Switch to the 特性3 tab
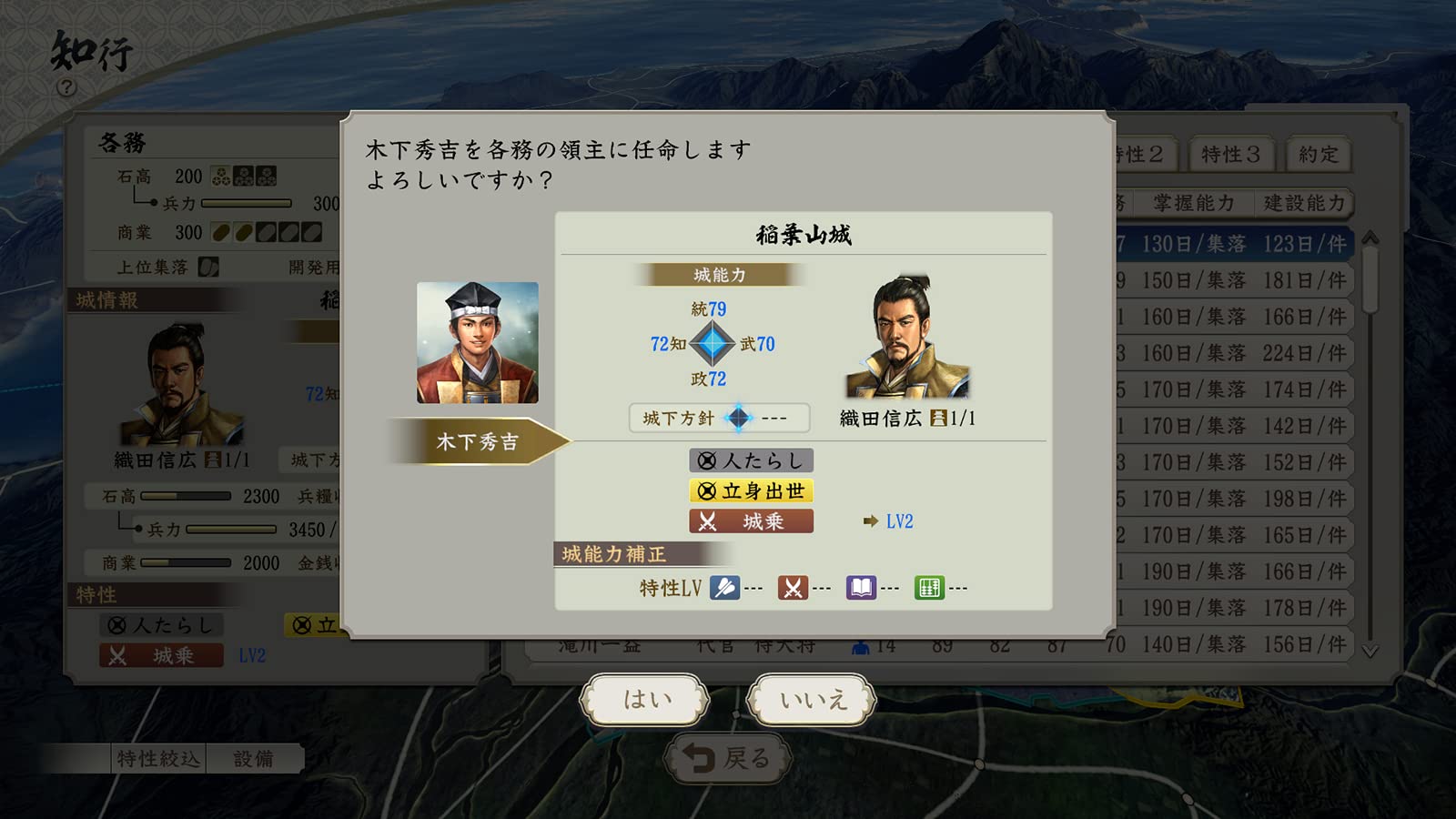The height and width of the screenshot is (819, 1456). [1230, 154]
